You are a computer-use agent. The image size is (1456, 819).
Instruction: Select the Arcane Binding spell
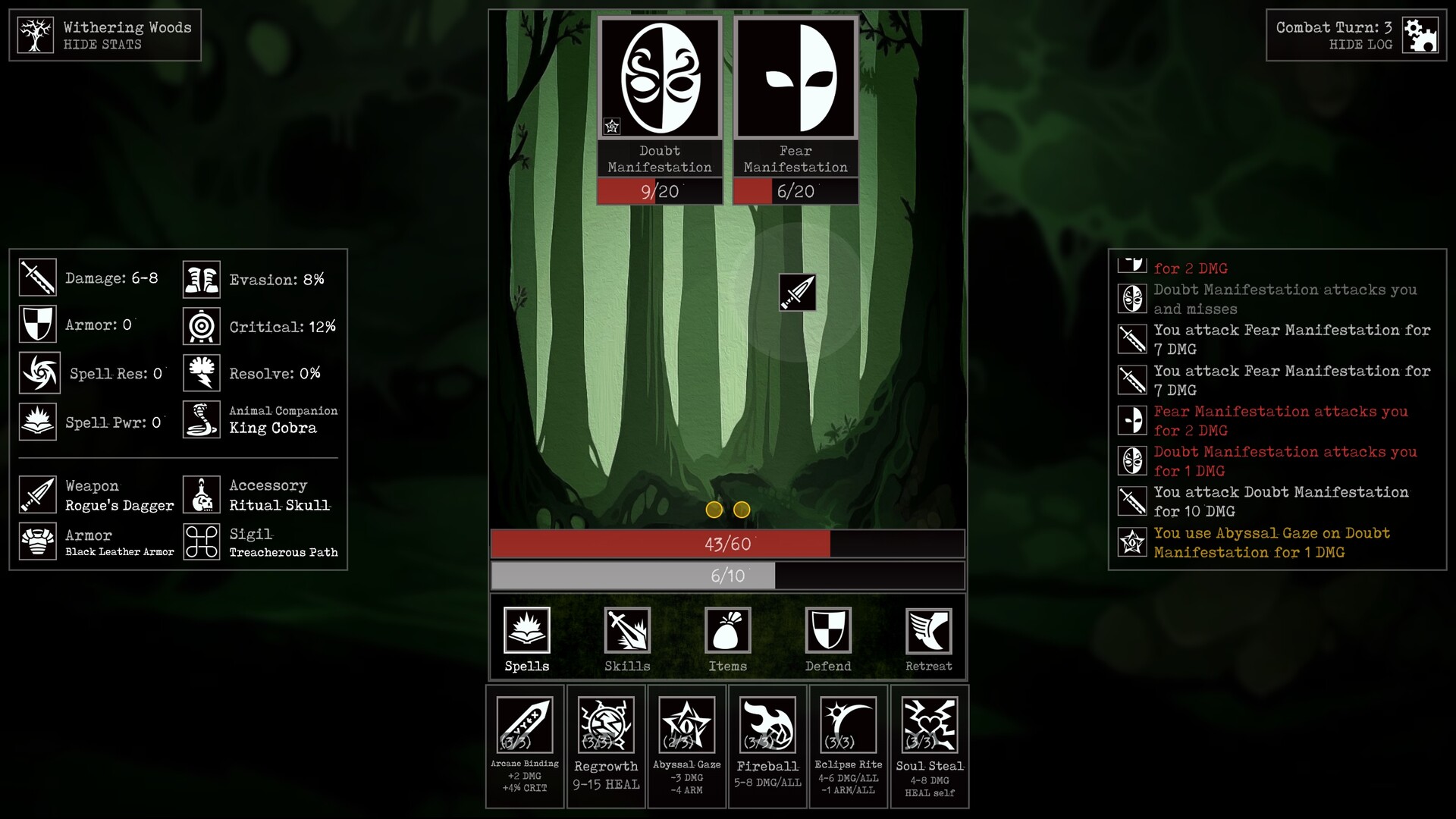tap(525, 747)
